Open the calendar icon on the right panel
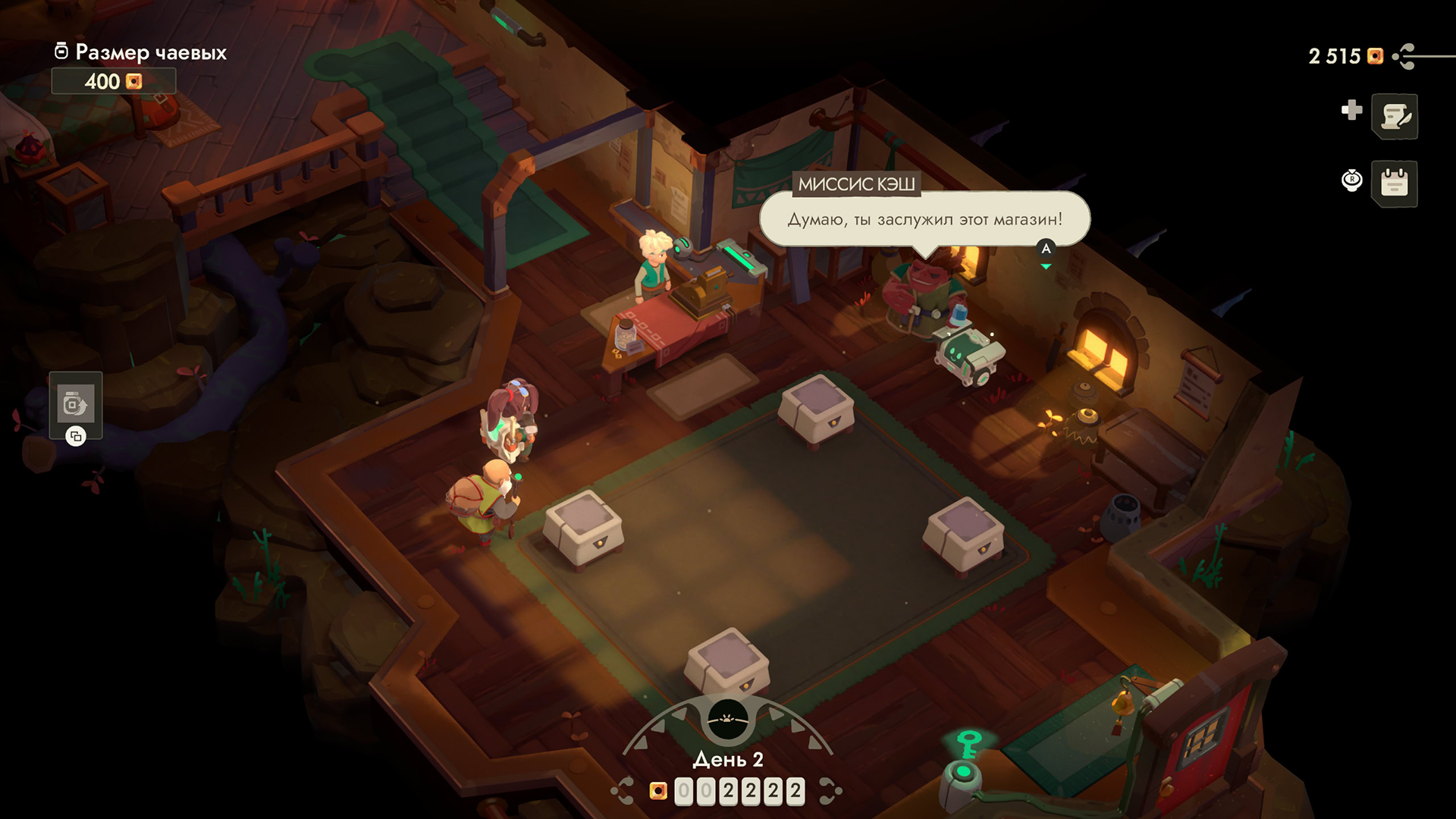The height and width of the screenshot is (819, 1456). point(1394,184)
